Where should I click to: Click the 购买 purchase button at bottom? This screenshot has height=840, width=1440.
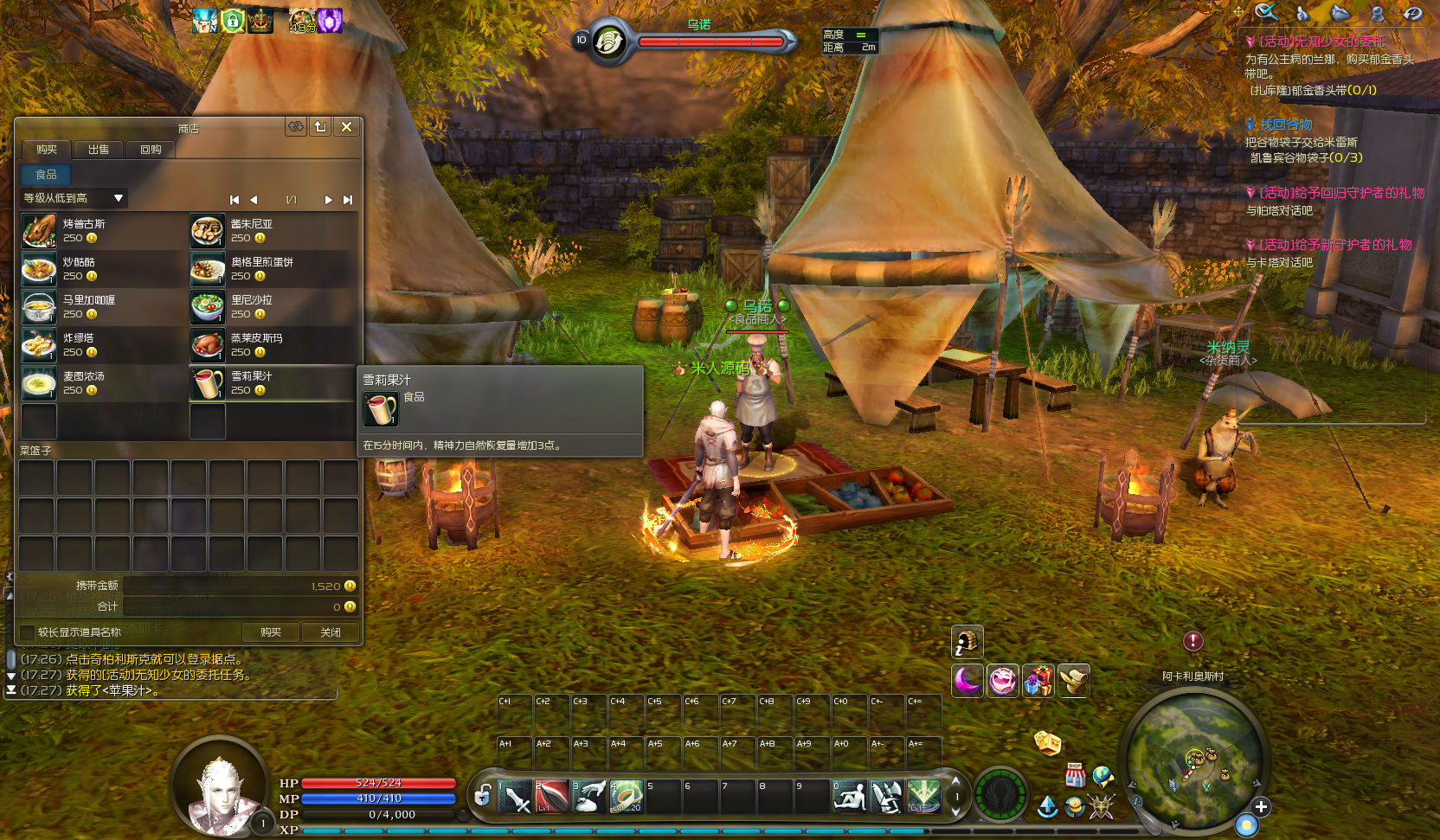pos(271,632)
